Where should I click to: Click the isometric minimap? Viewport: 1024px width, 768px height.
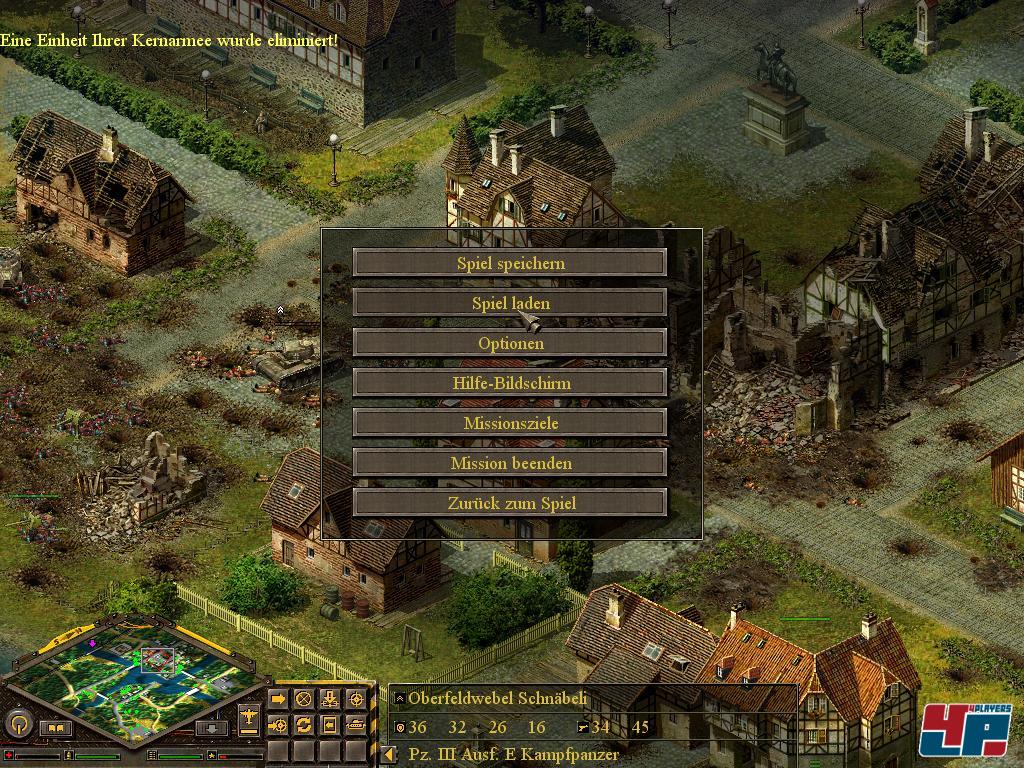point(140,680)
